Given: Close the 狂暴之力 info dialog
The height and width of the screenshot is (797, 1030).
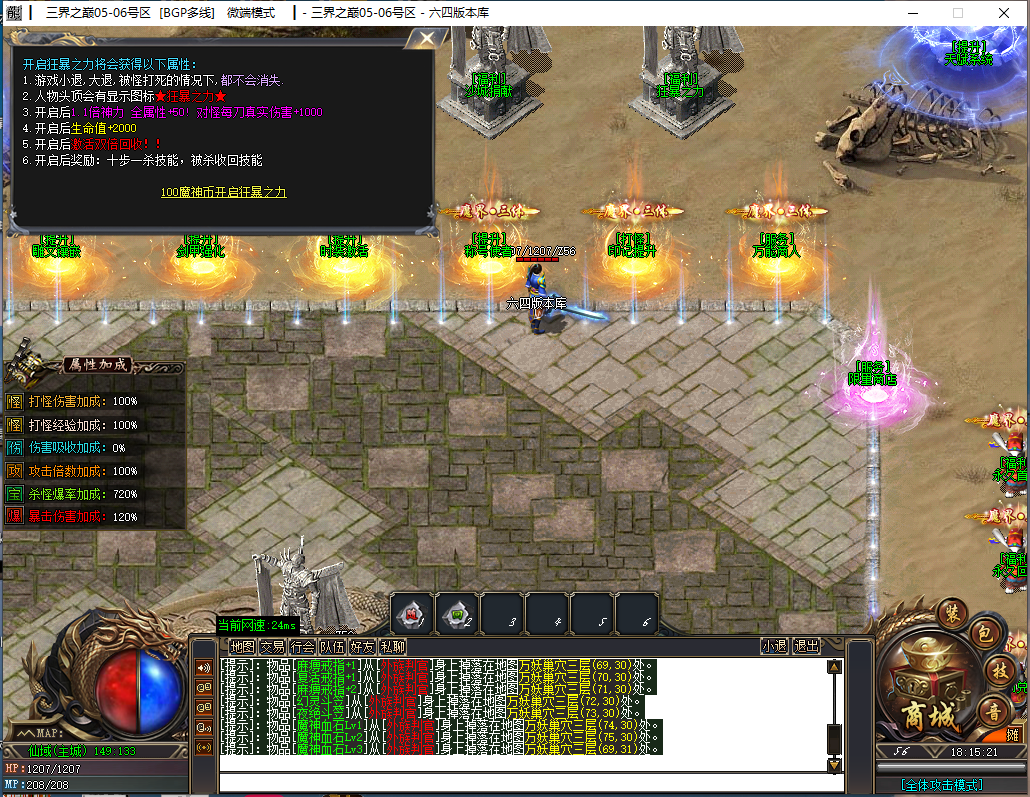Looking at the screenshot, I should click(428, 40).
